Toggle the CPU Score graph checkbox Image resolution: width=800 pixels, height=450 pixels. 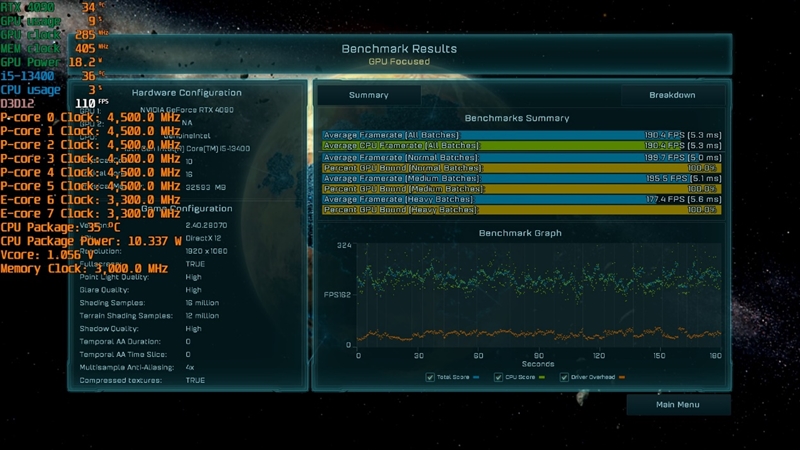click(499, 377)
